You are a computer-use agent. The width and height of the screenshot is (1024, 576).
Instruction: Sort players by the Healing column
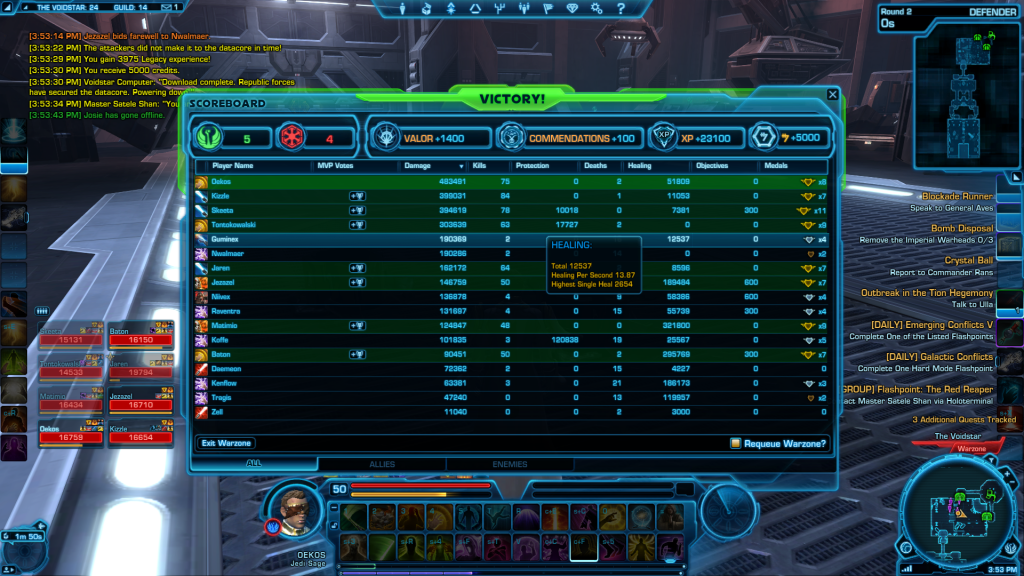click(x=640, y=165)
